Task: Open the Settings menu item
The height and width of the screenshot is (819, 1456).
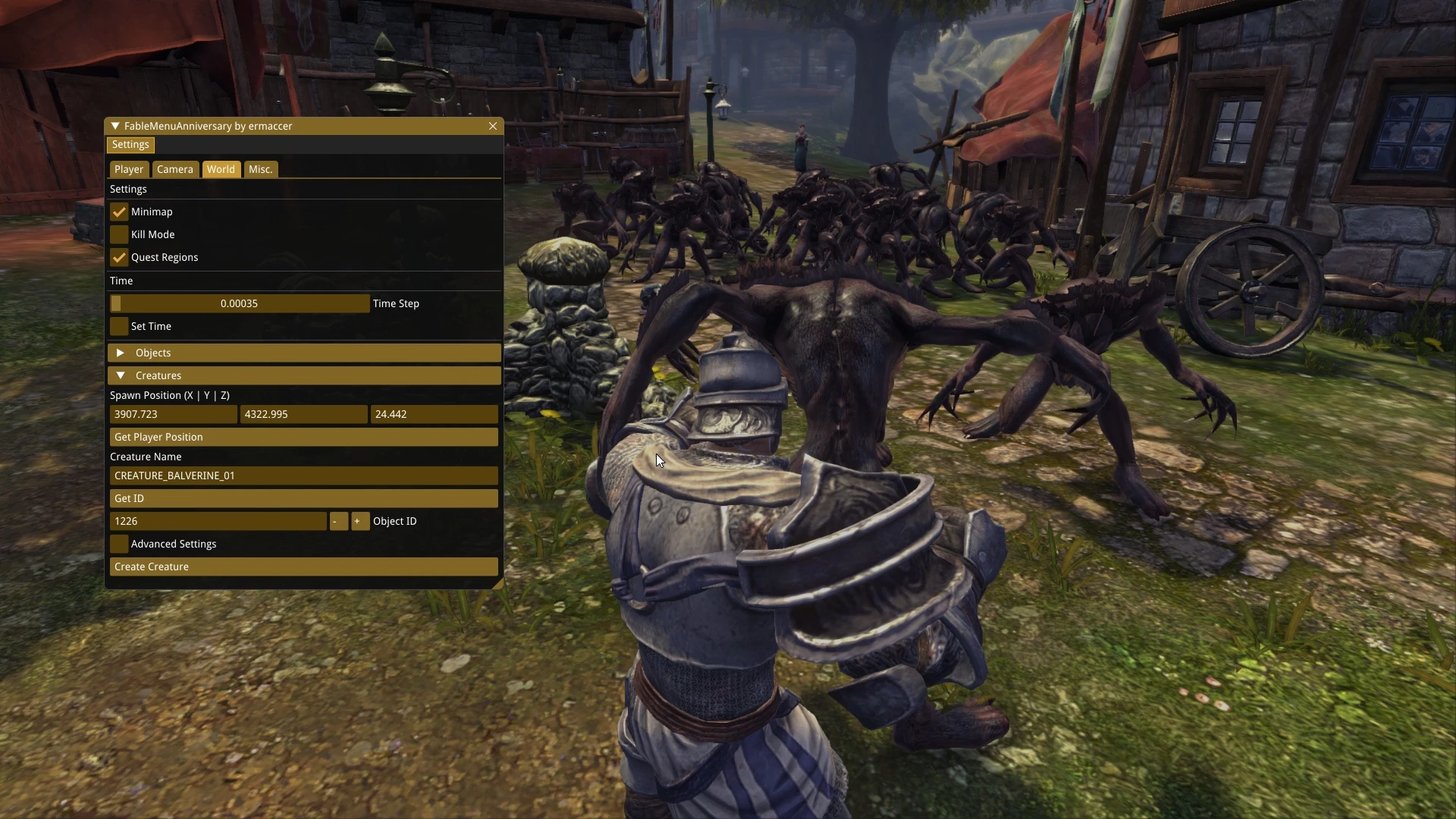Action: (x=130, y=145)
